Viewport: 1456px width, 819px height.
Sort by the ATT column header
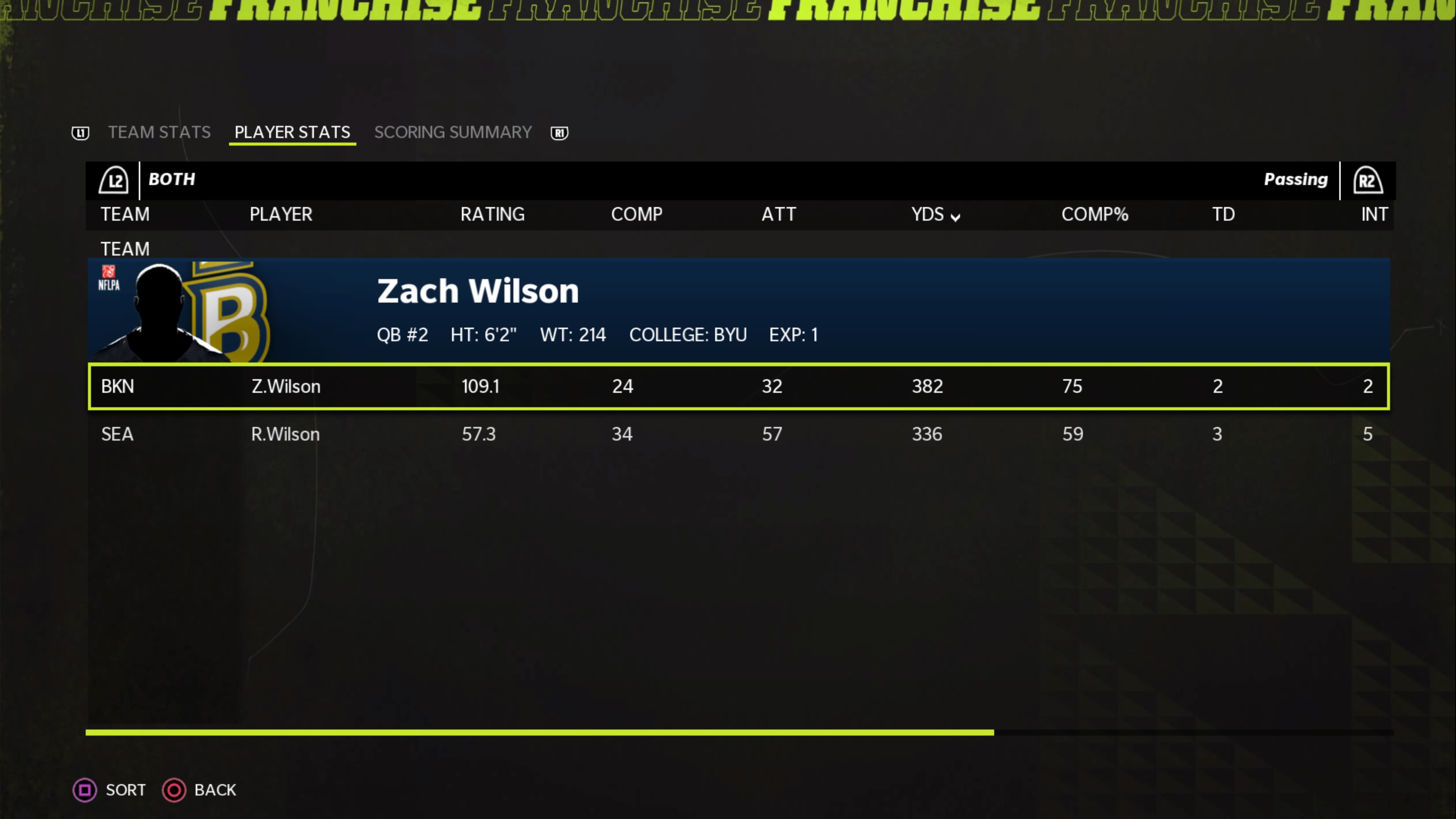(778, 215)
